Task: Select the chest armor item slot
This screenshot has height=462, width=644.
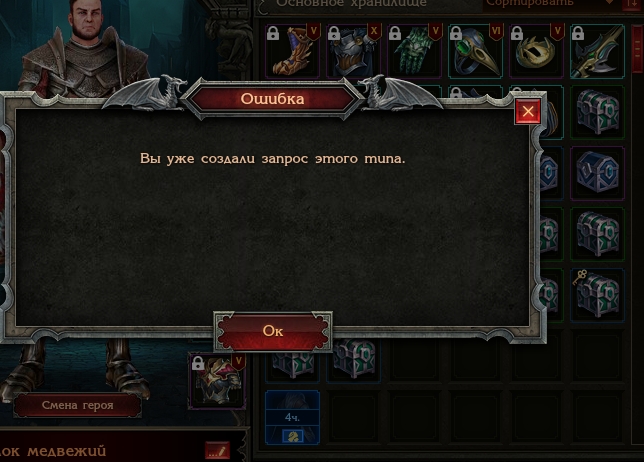Action: coord(353,51)
